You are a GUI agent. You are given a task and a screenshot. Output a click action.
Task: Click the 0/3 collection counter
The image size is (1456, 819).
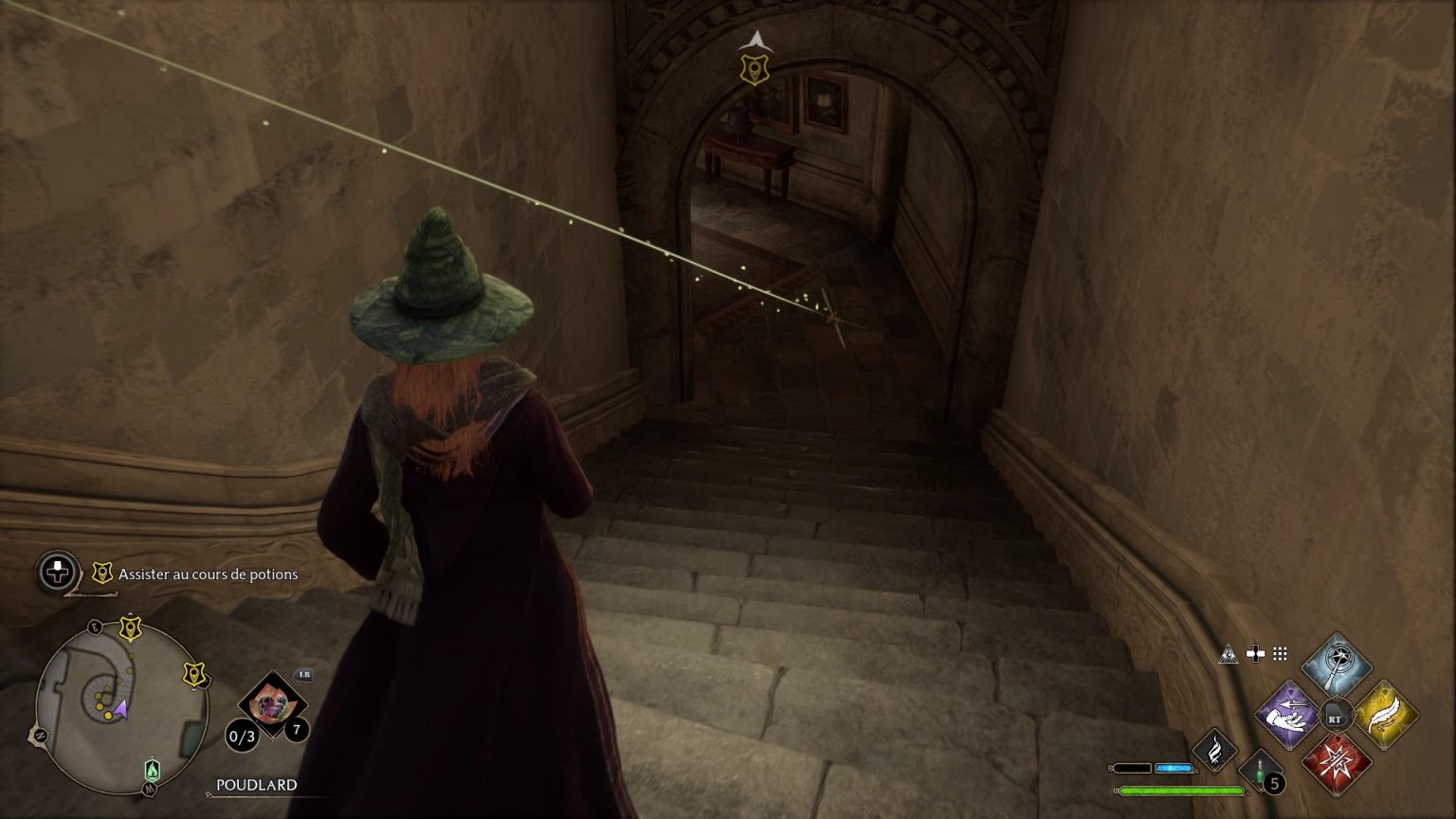point(241,736)
